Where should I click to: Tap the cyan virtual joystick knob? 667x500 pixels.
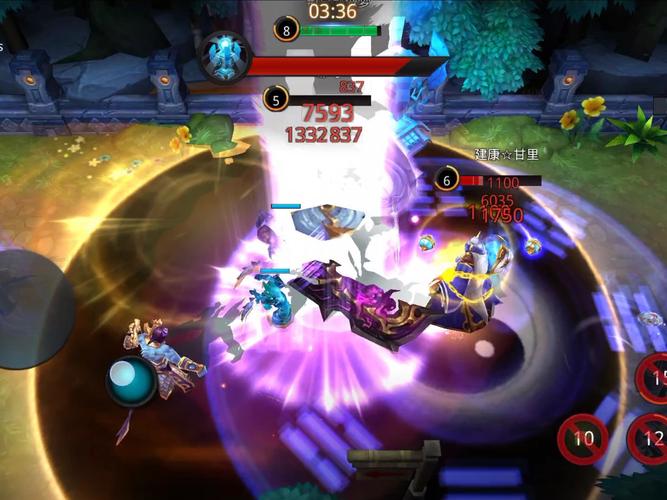(131, 381)
